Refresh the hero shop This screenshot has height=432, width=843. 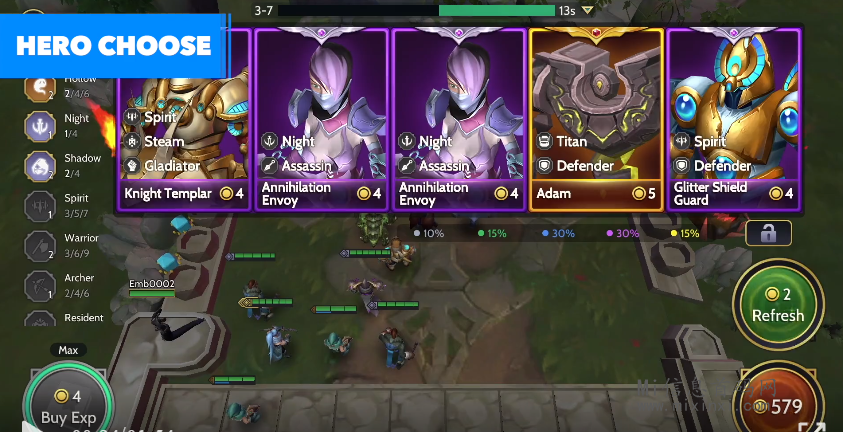(x=778, y=305)
